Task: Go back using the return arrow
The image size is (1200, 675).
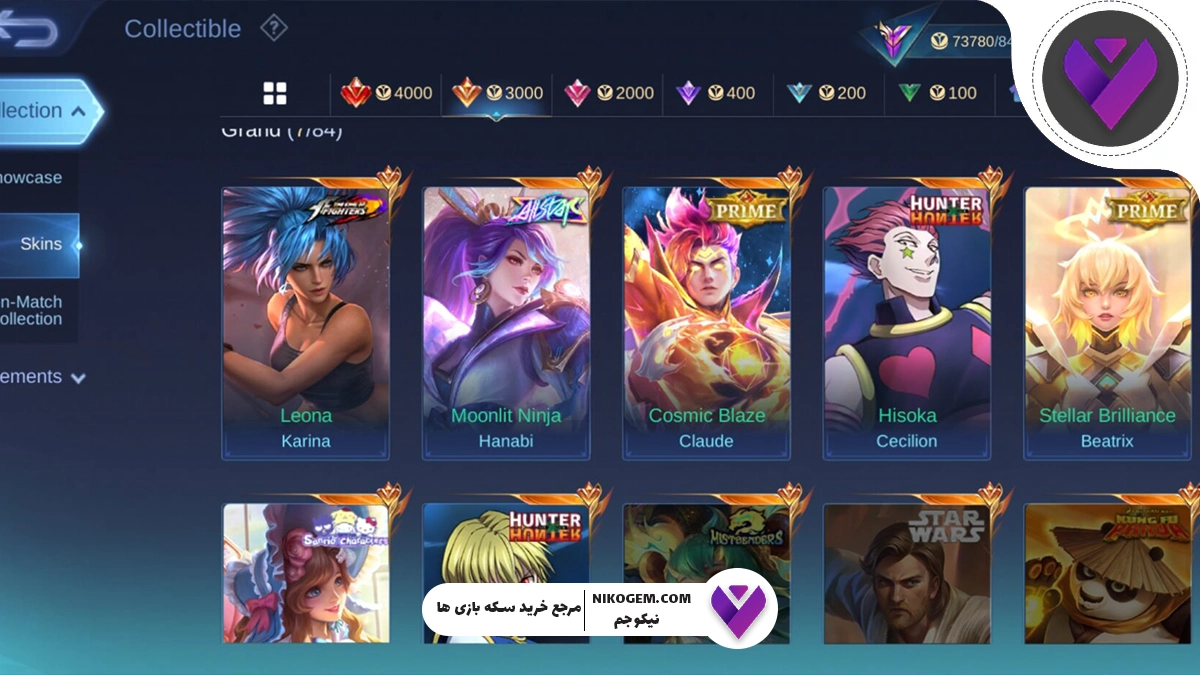Action: point(28,30)
